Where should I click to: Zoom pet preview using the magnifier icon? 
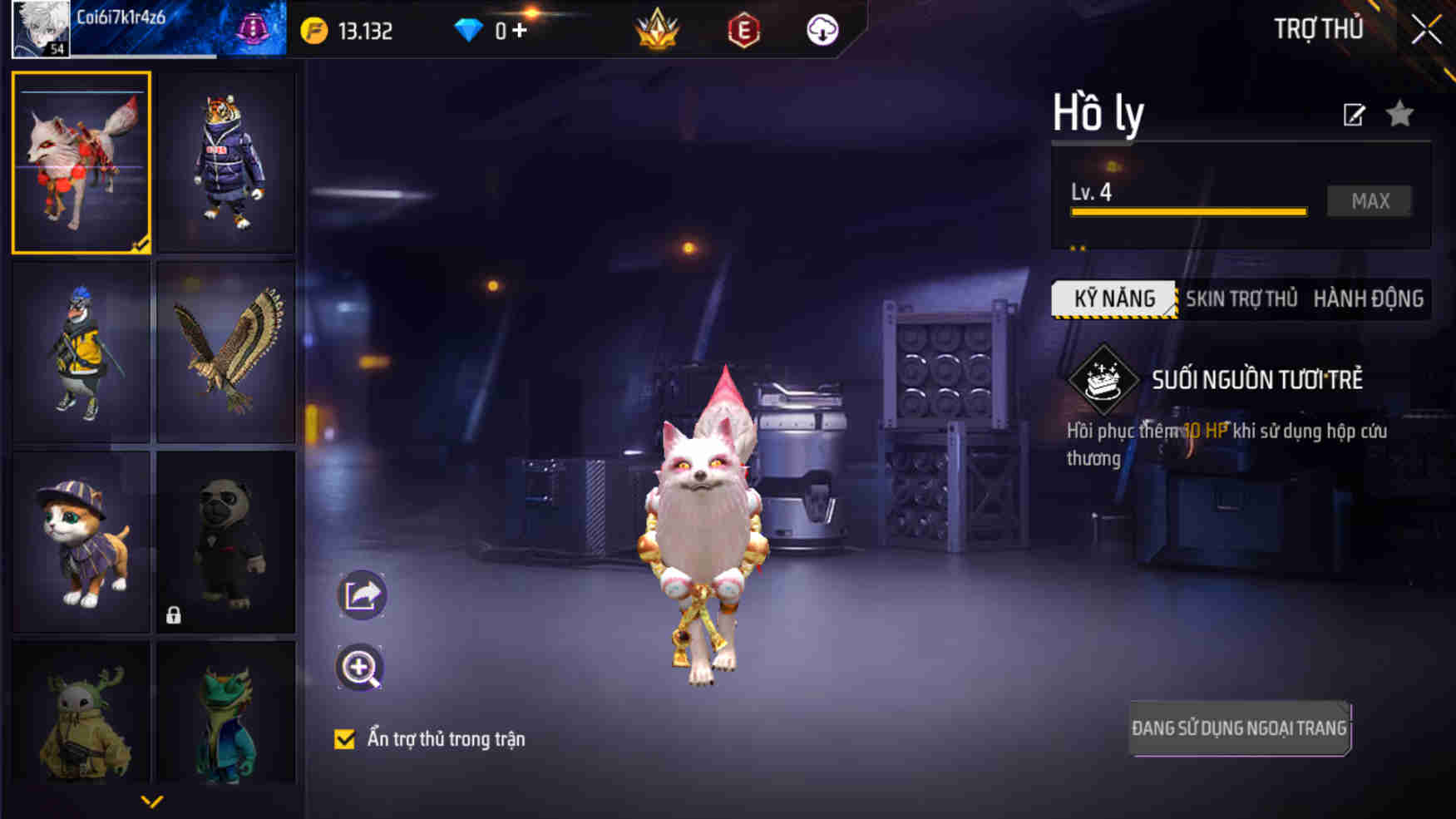point(359,669)
